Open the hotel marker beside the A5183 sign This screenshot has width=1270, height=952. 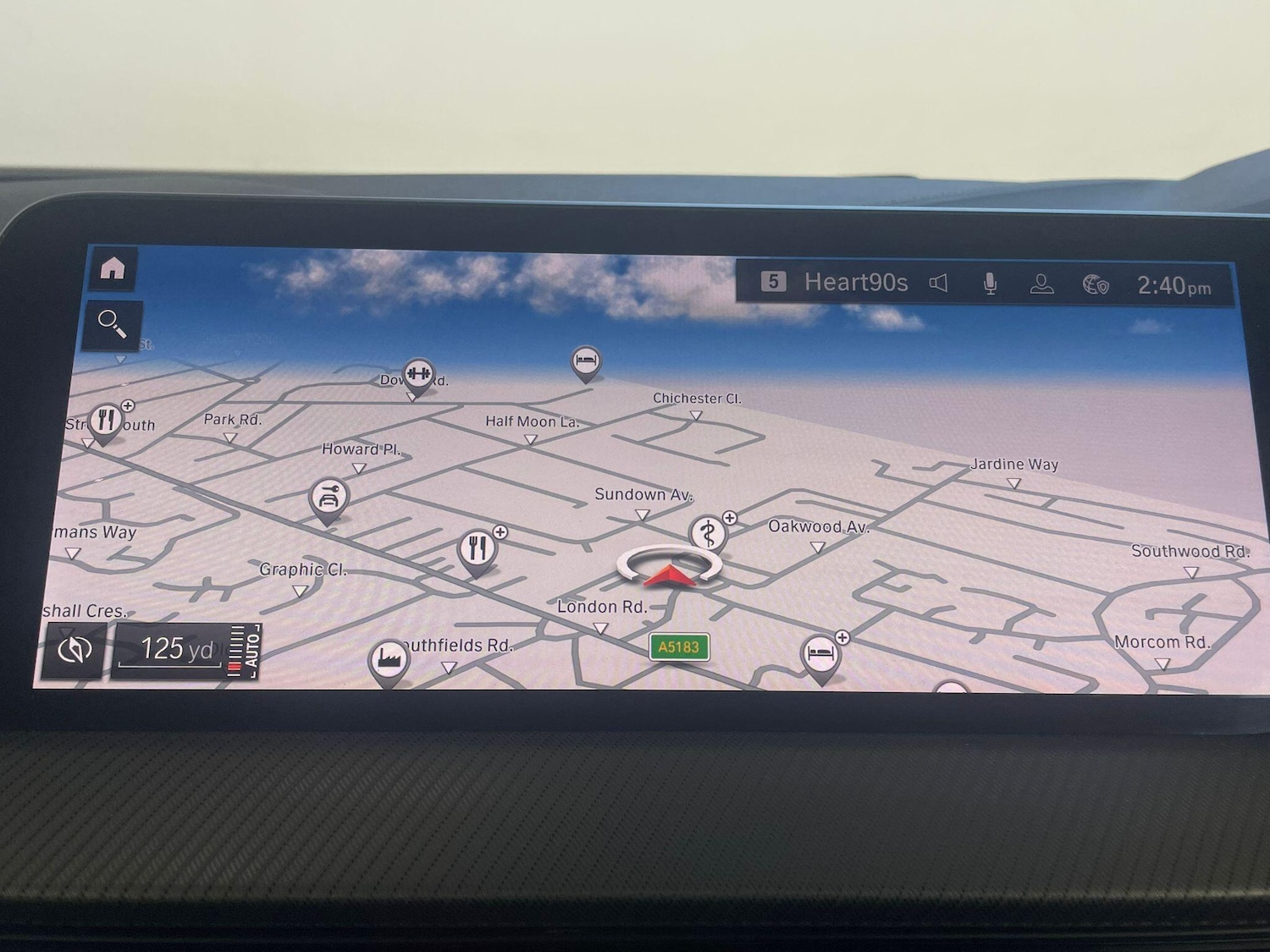821,654
